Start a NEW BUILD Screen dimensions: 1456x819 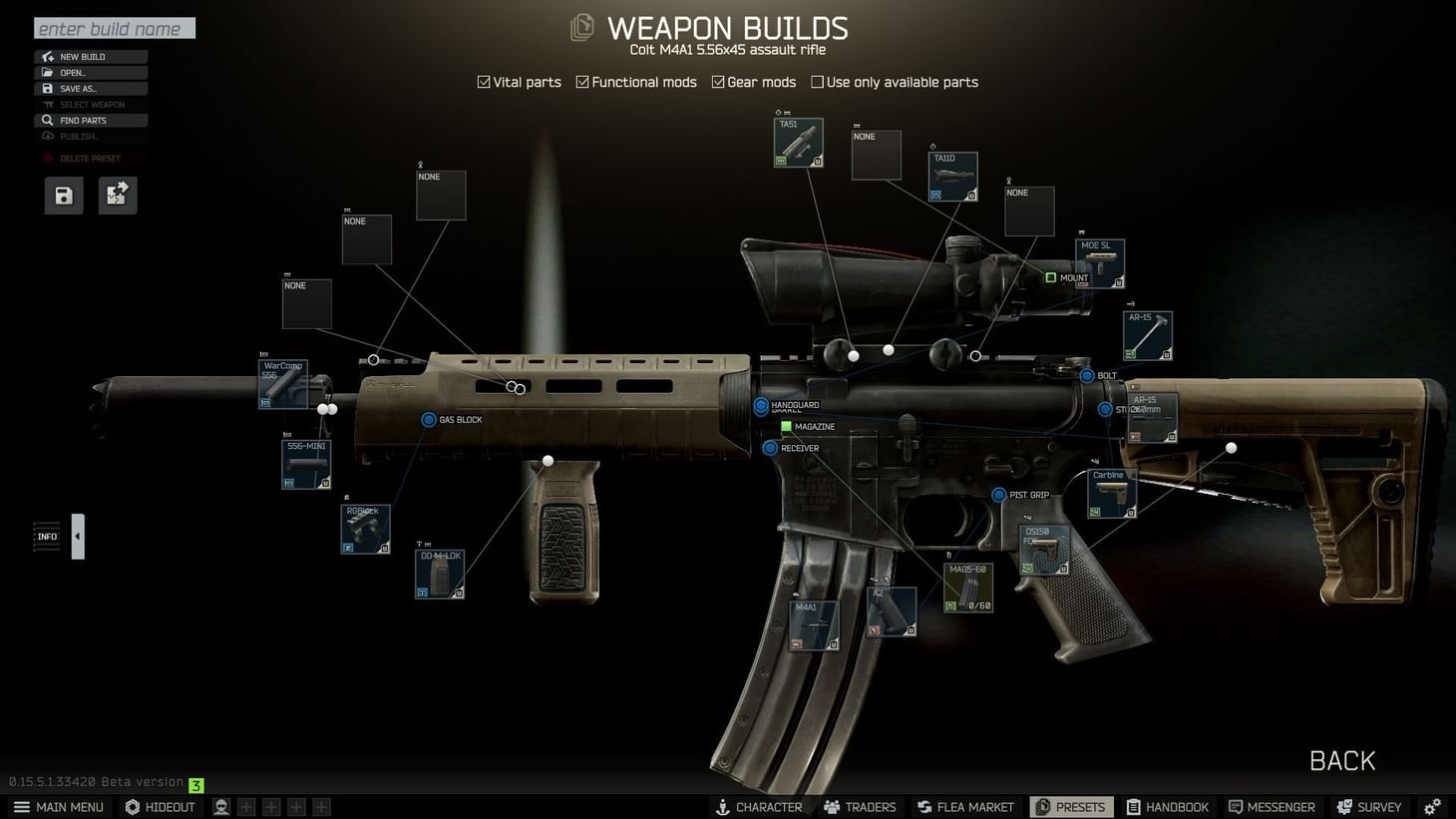(91, 56)
